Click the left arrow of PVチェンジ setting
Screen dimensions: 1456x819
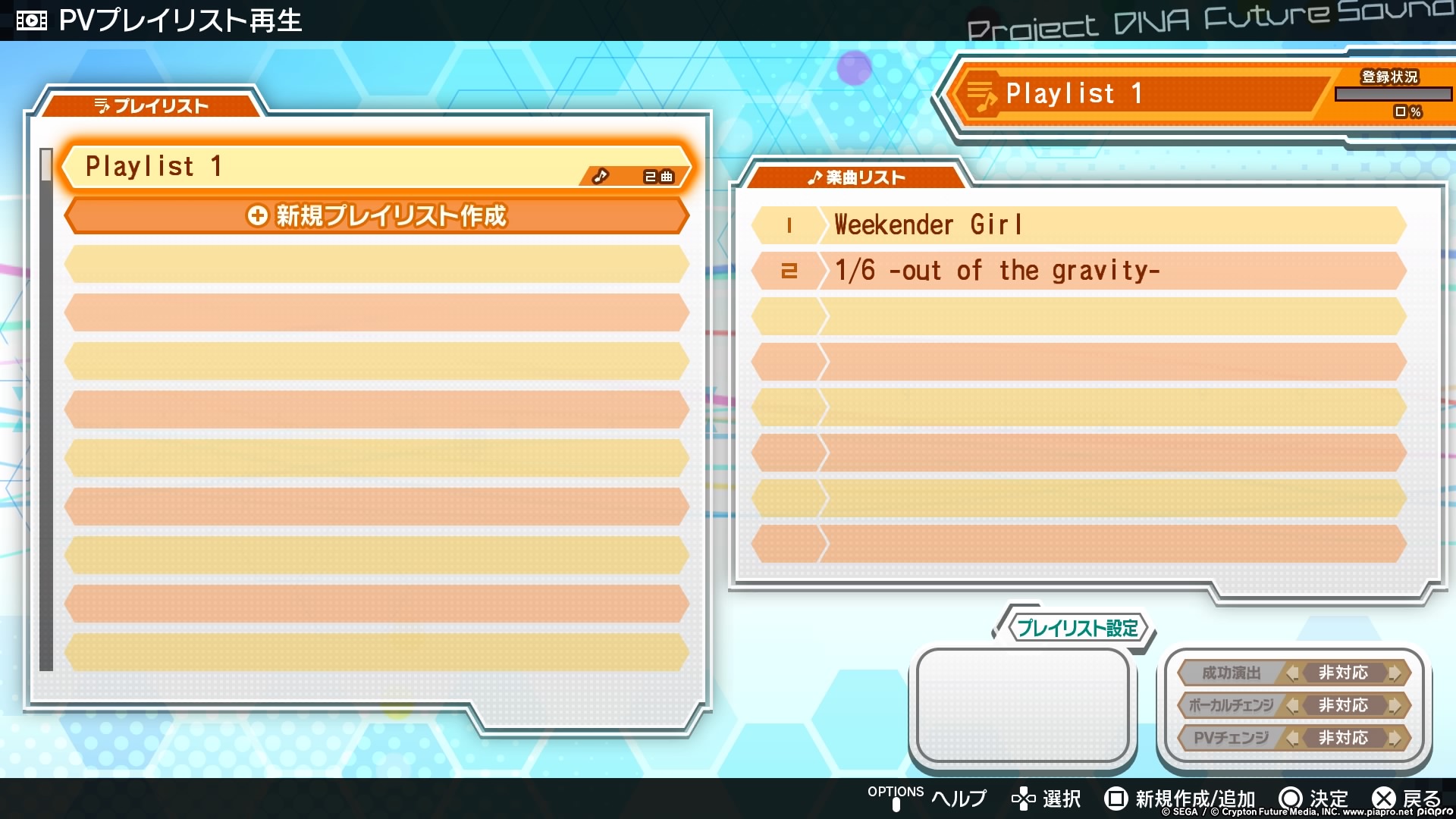[x=1292, y=738]
